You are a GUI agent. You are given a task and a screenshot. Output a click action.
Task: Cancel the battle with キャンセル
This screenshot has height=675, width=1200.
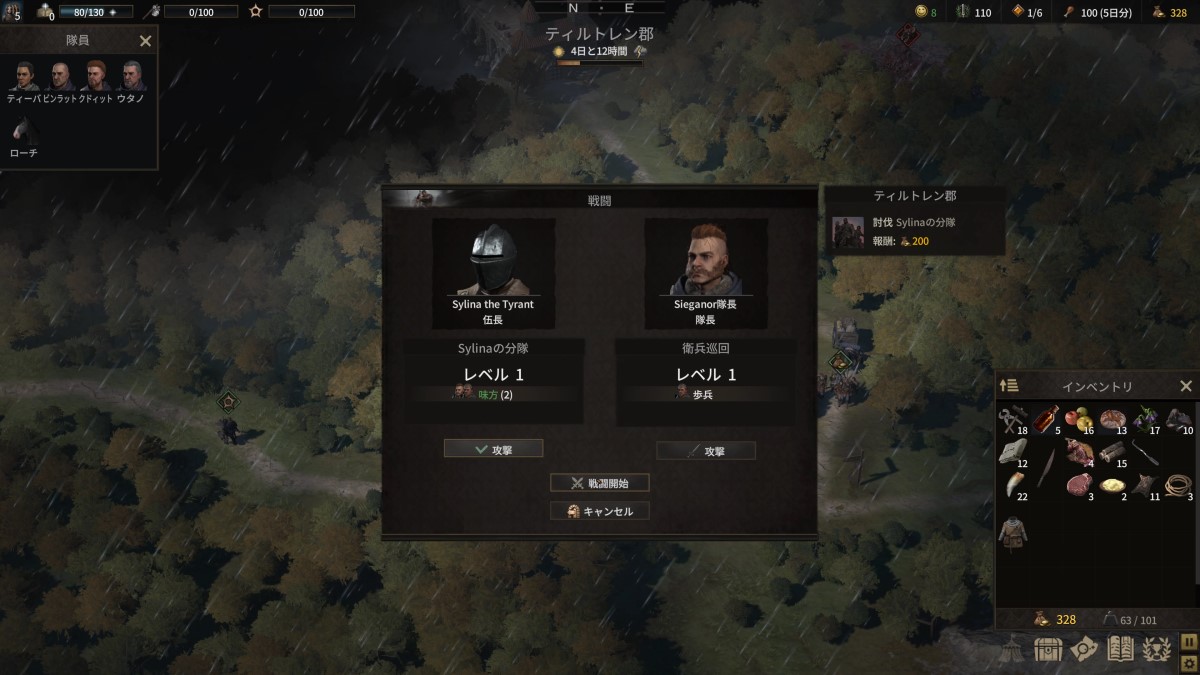pos(600,511)
